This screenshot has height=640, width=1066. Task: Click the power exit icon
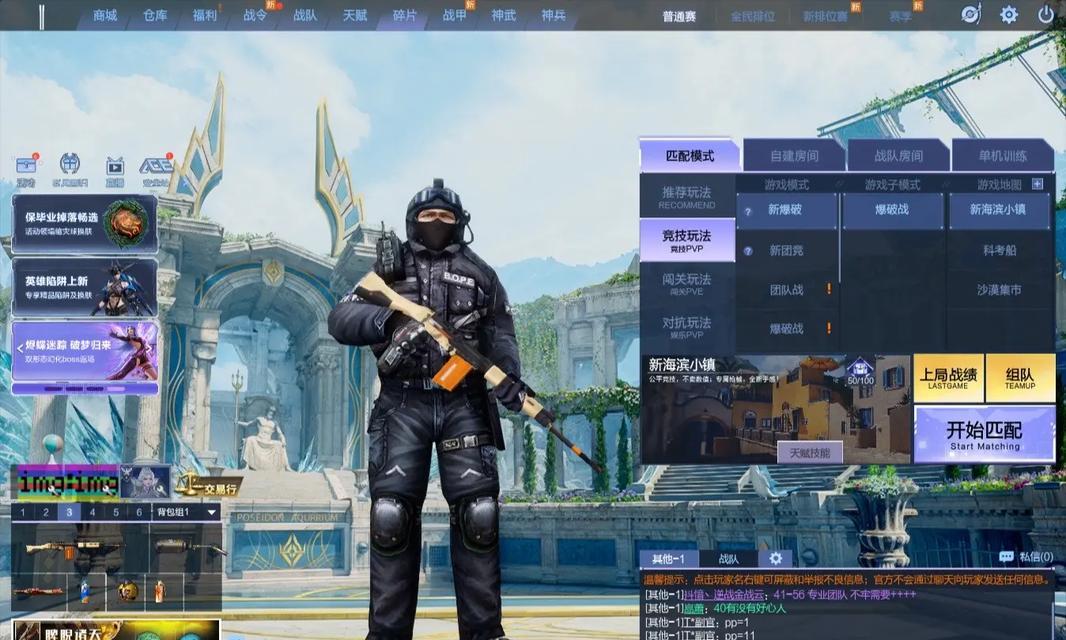coord(1046,15)
